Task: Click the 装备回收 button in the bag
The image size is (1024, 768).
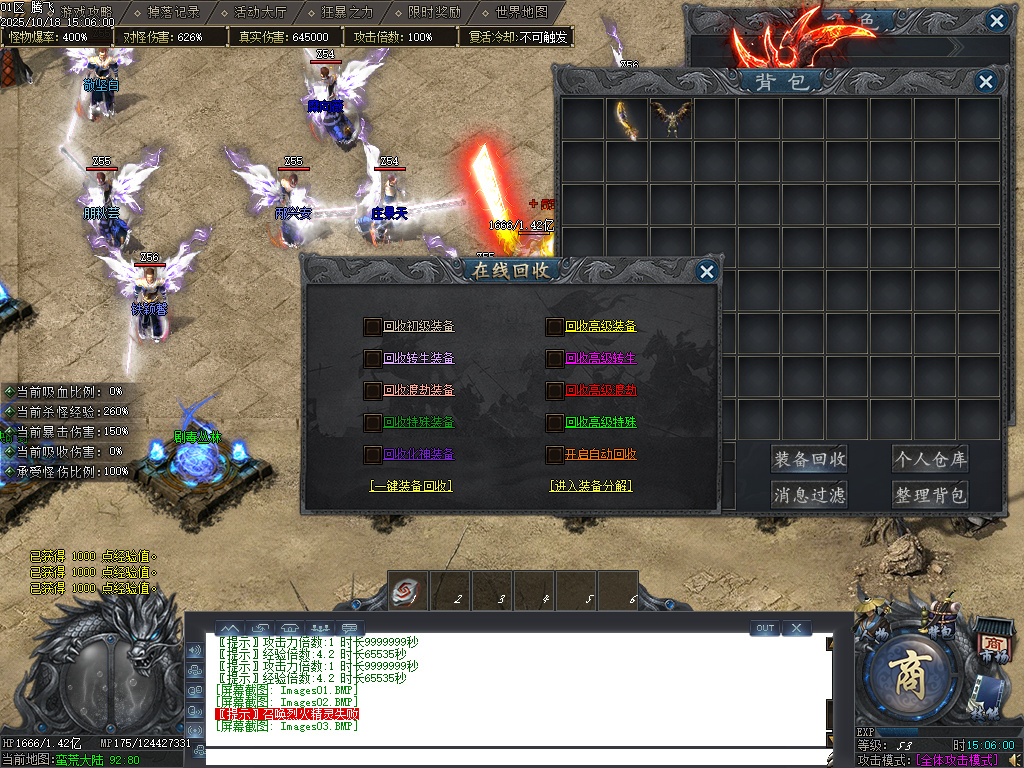Action: click(x=809, y=459)
